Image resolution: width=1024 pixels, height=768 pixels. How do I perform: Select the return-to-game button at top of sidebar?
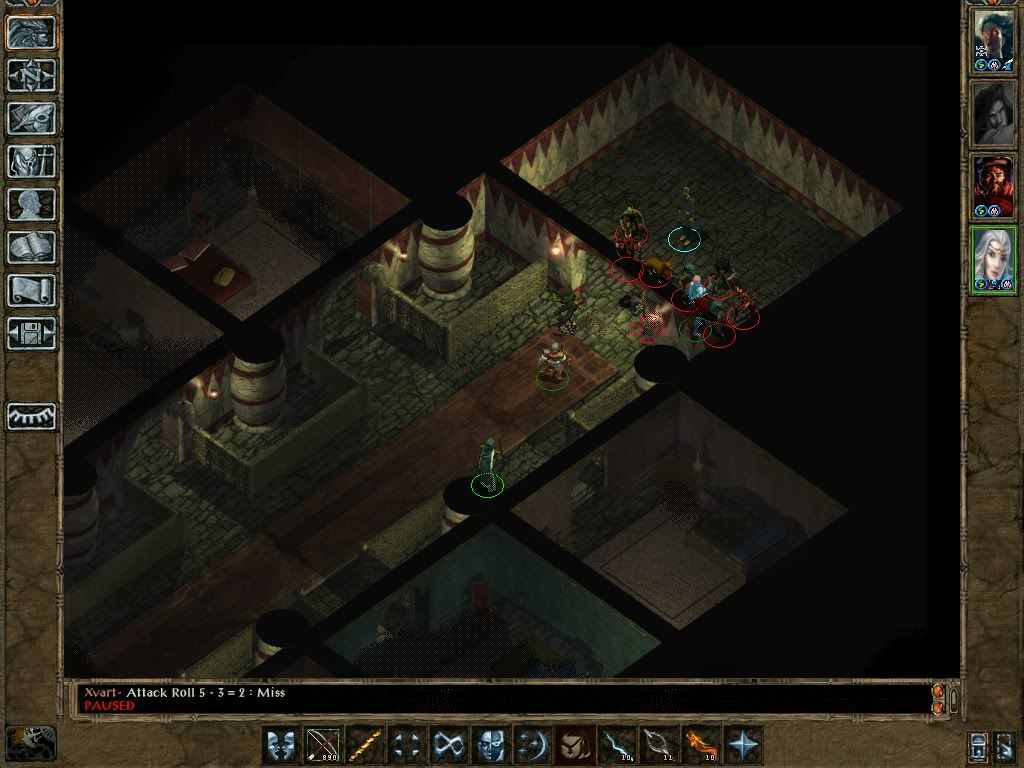click(x=31, y=32)
